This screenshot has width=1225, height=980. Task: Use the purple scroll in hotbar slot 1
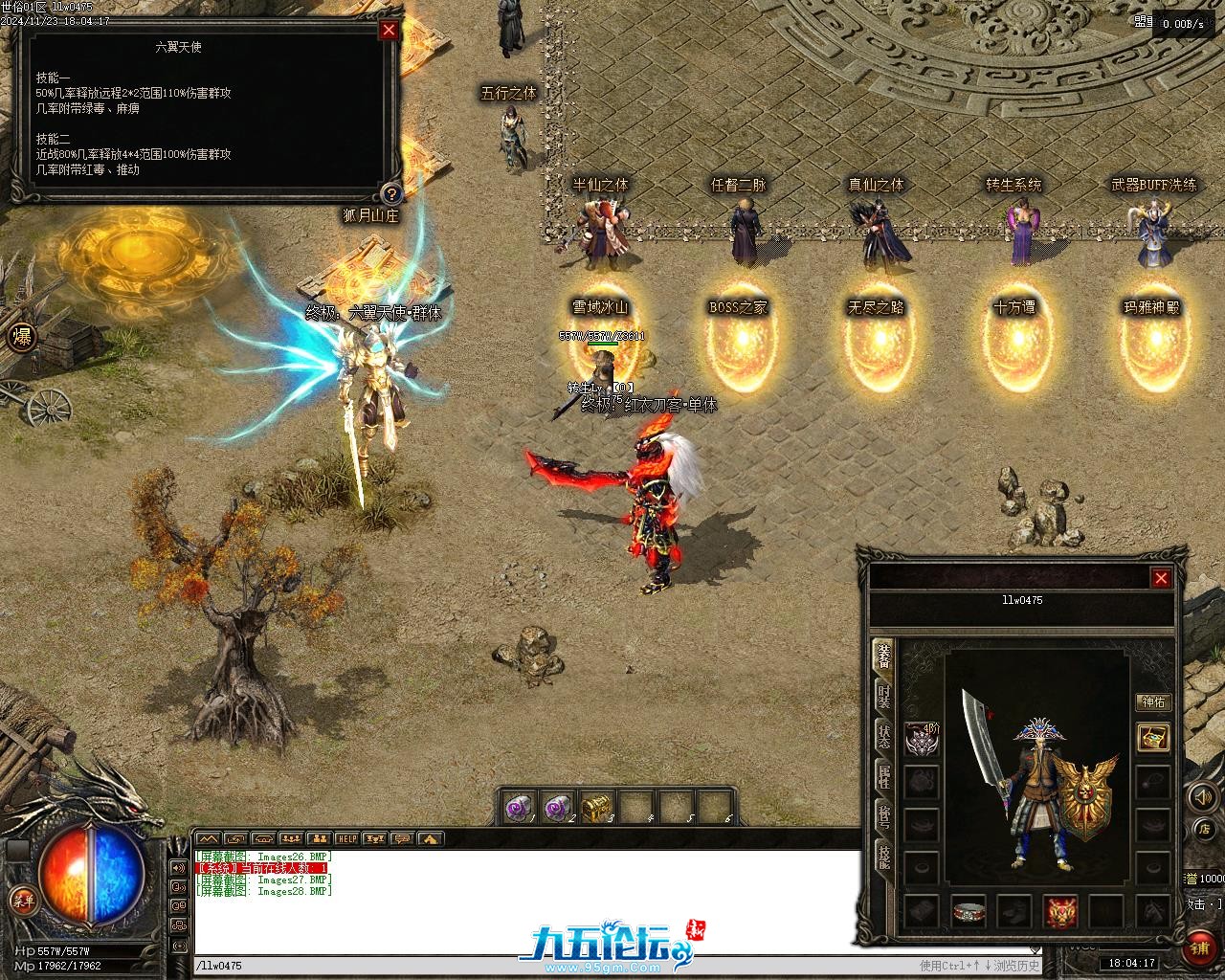tap(520, 808)
